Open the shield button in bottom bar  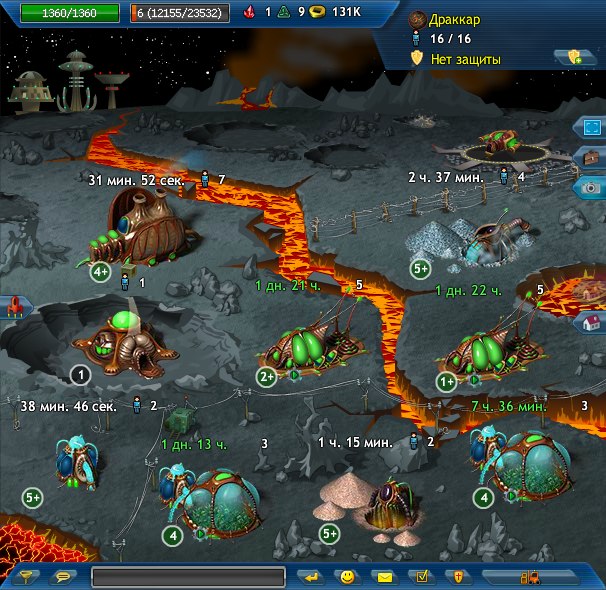[457, 577]
